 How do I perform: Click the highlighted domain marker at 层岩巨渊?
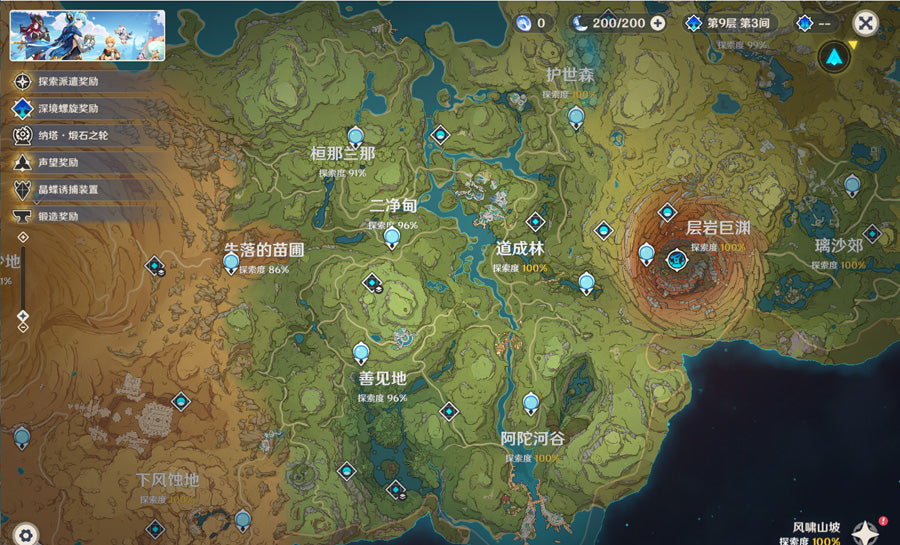point(677,260)
